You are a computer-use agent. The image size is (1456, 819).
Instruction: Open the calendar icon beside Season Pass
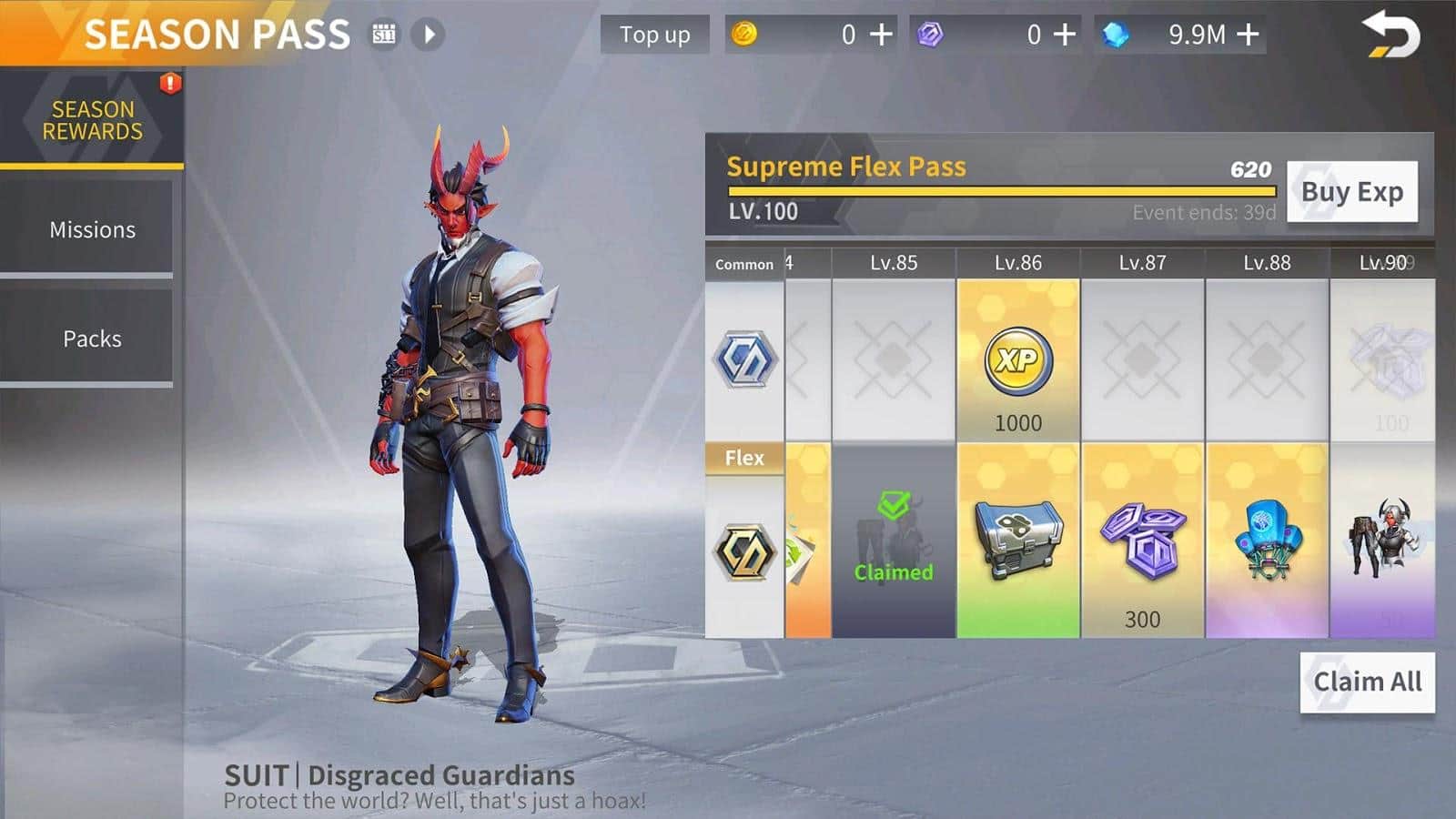point(385,35)
